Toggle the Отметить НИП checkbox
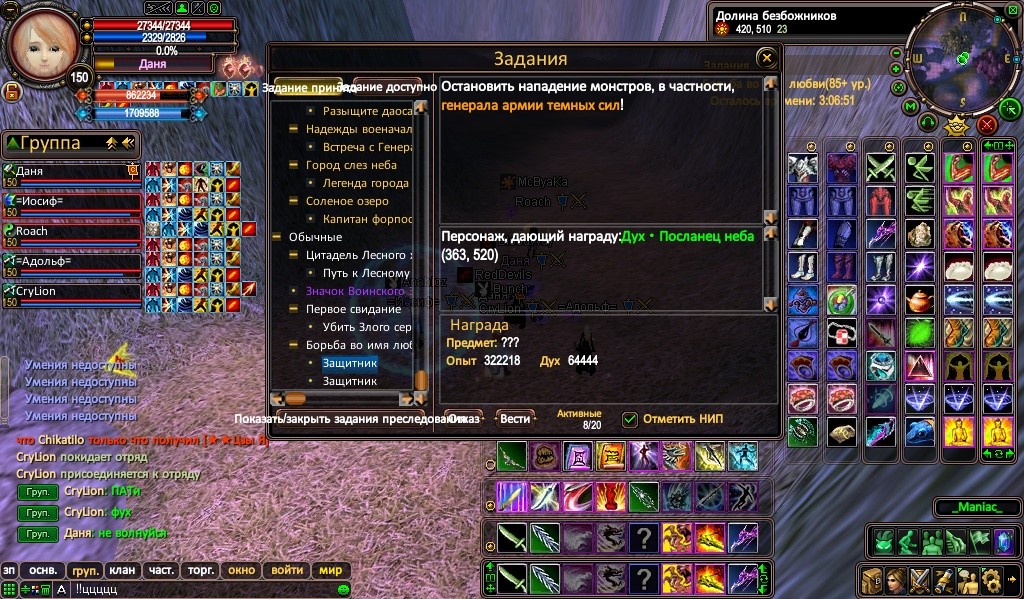 pyautogui.click(x=630, y=419)
